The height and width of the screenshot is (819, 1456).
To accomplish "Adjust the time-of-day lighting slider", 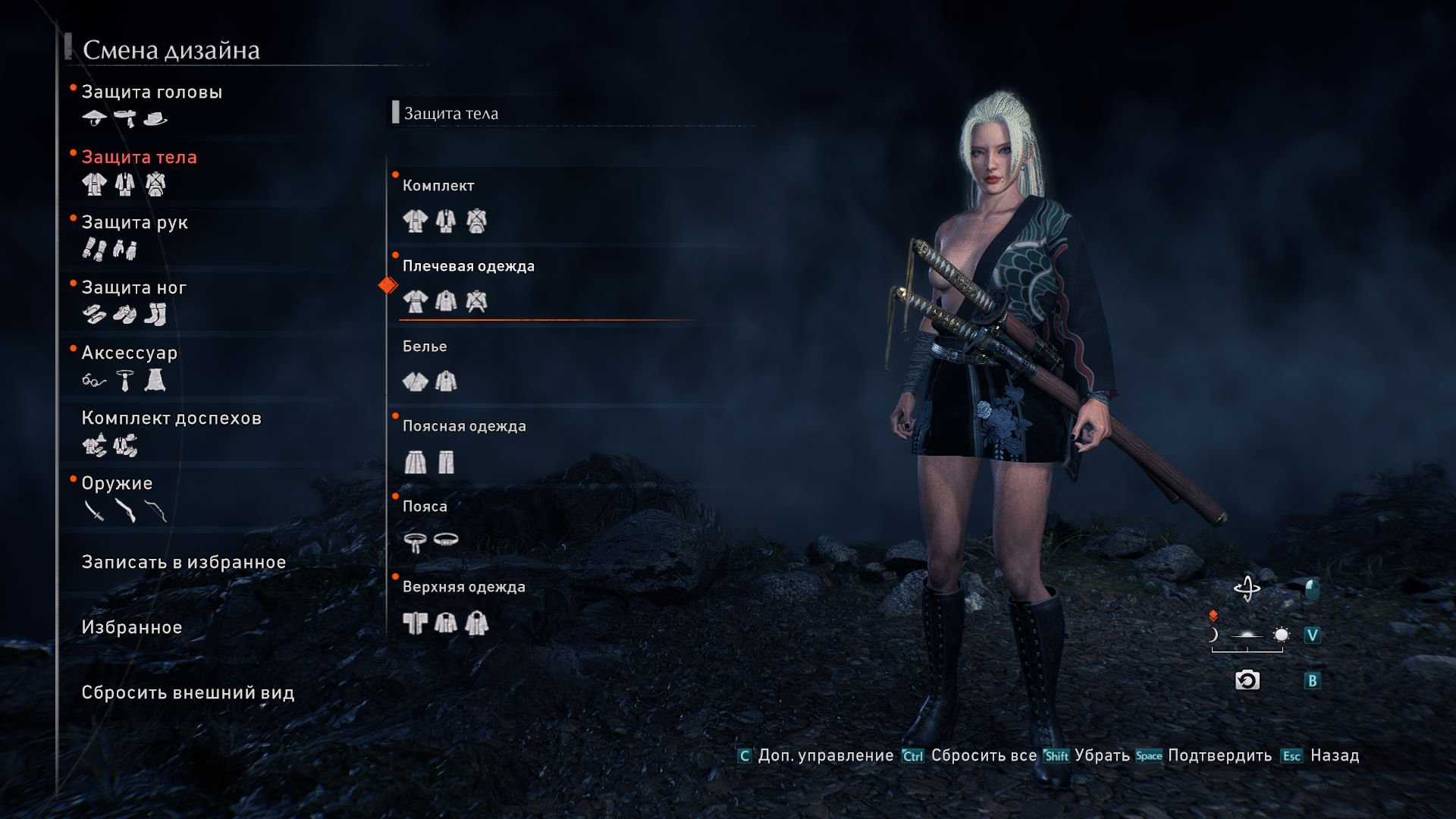I will coord(1247,636).
